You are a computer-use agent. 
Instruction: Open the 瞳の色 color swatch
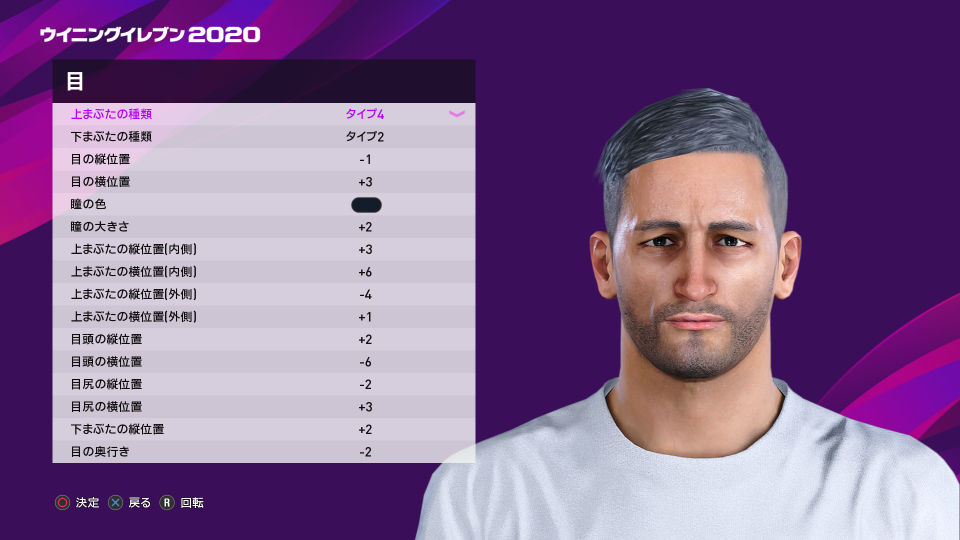[366, 205]
